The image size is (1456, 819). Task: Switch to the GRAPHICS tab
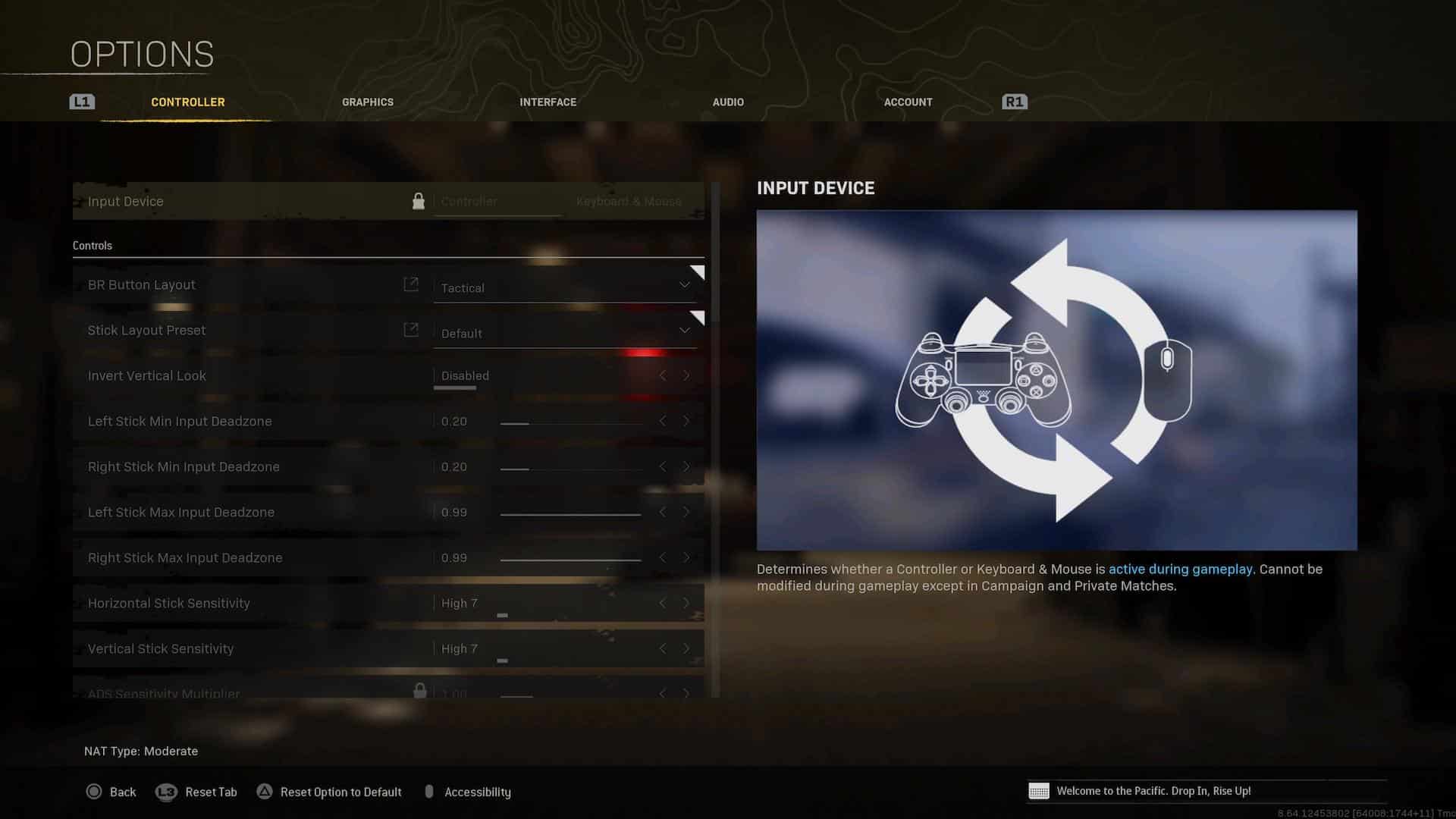tap(367, 102)
